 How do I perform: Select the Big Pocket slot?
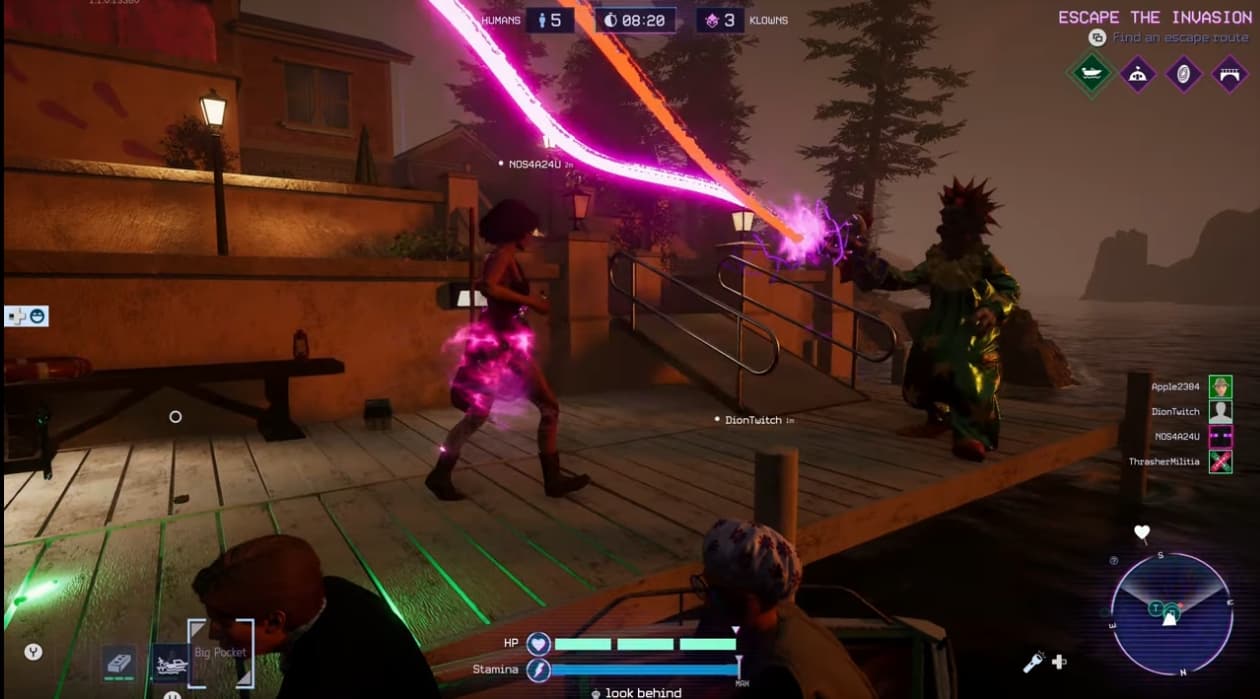(x=221, y=654)
